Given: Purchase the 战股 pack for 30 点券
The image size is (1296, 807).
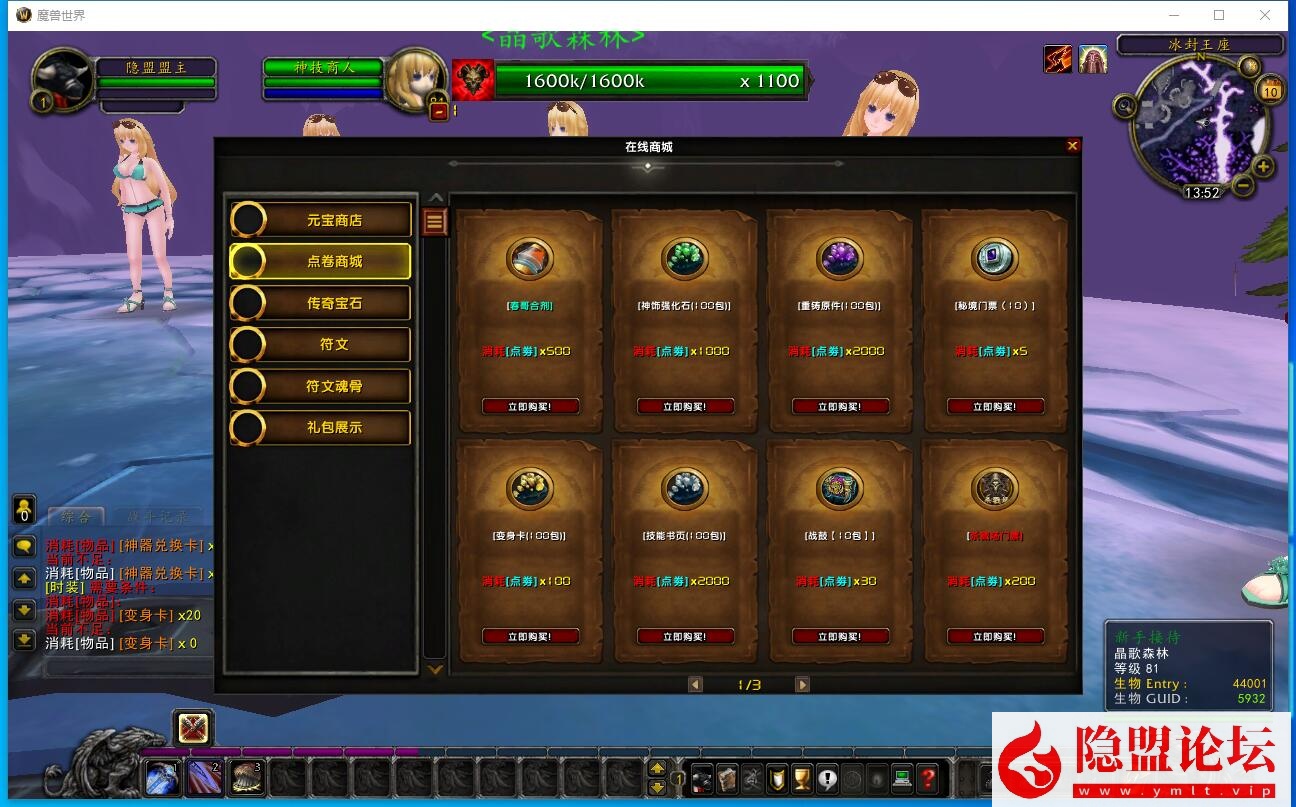Looking at the screenshot, I should [840, 636].
